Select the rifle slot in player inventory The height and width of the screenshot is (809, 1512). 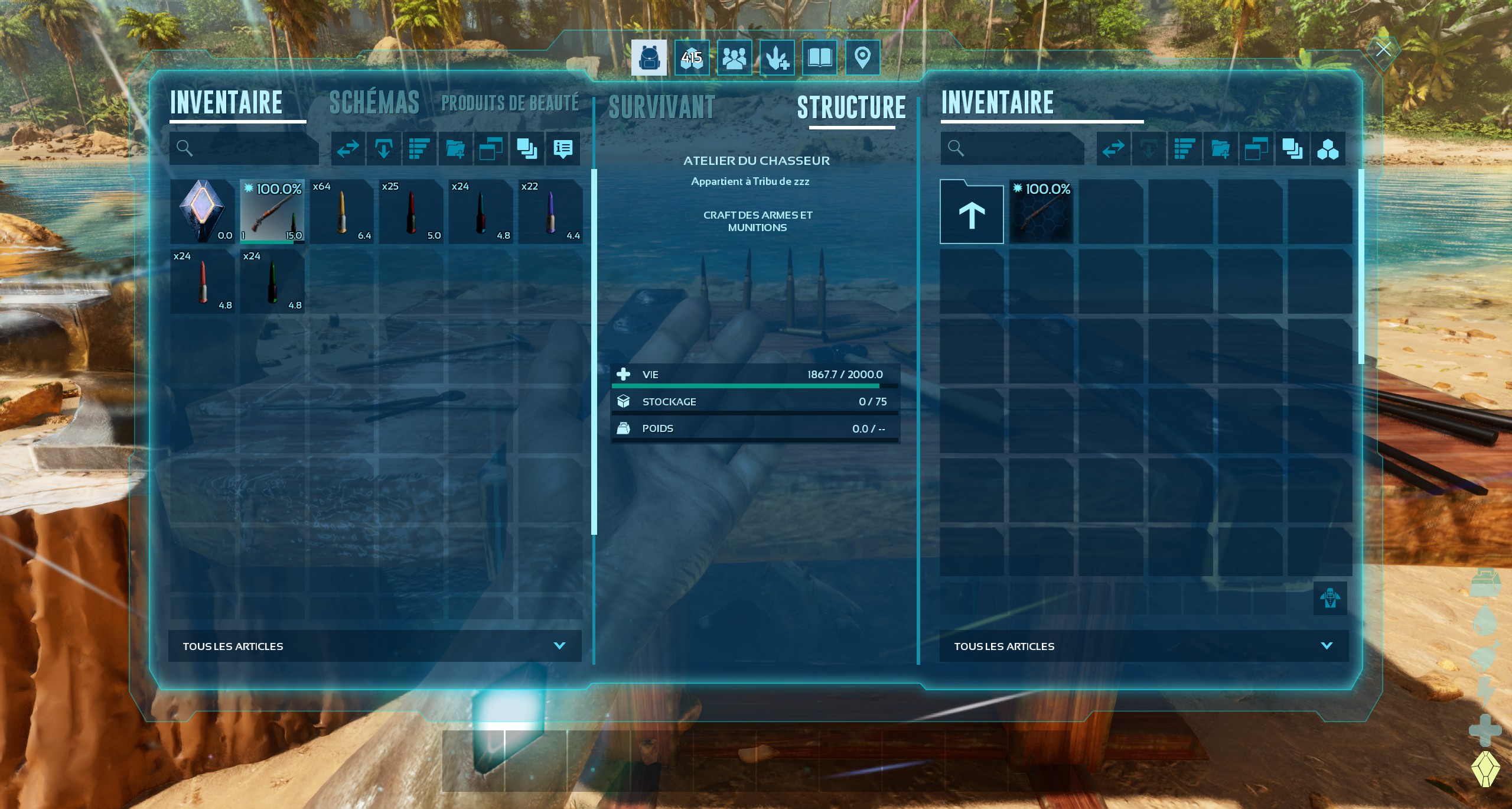pos(272,212)
